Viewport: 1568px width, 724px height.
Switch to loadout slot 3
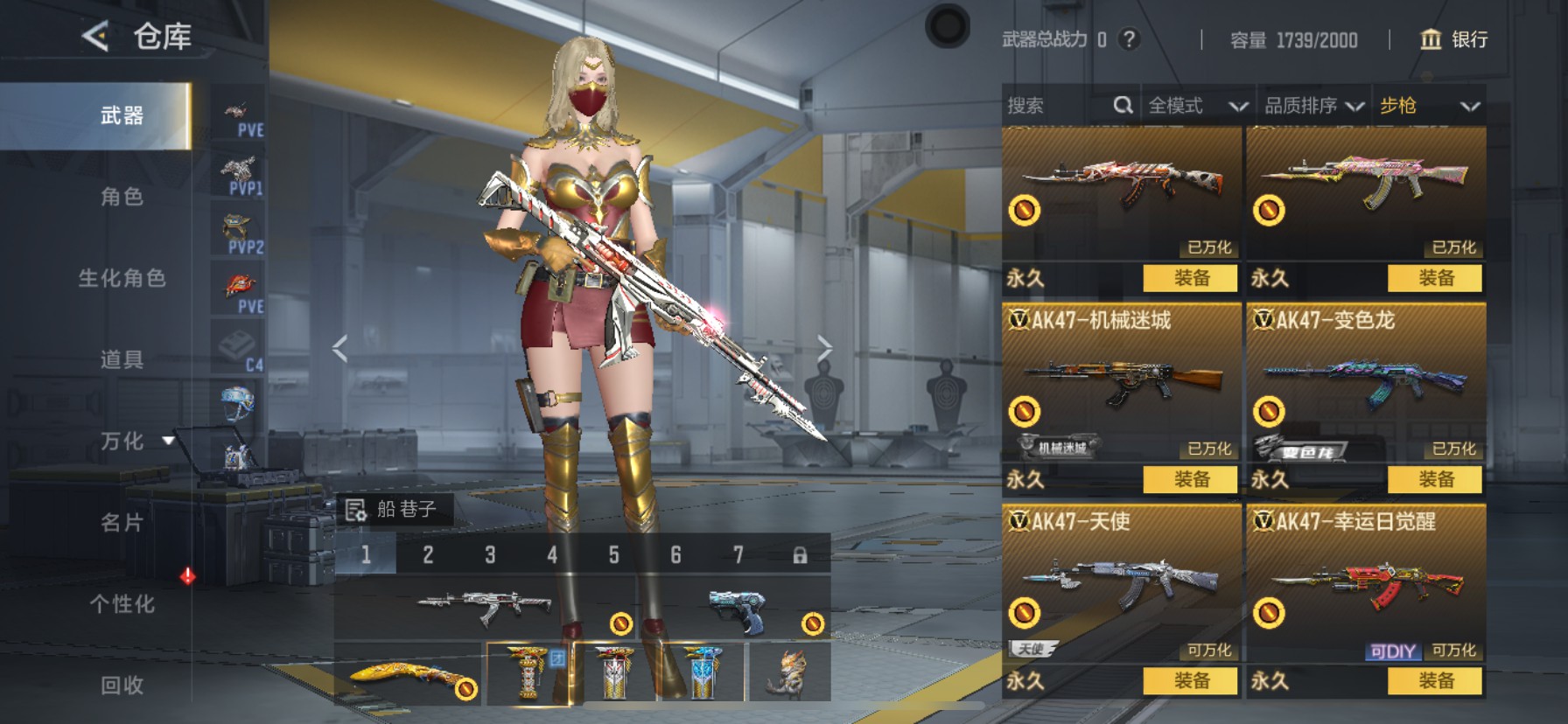pos(490,555)
